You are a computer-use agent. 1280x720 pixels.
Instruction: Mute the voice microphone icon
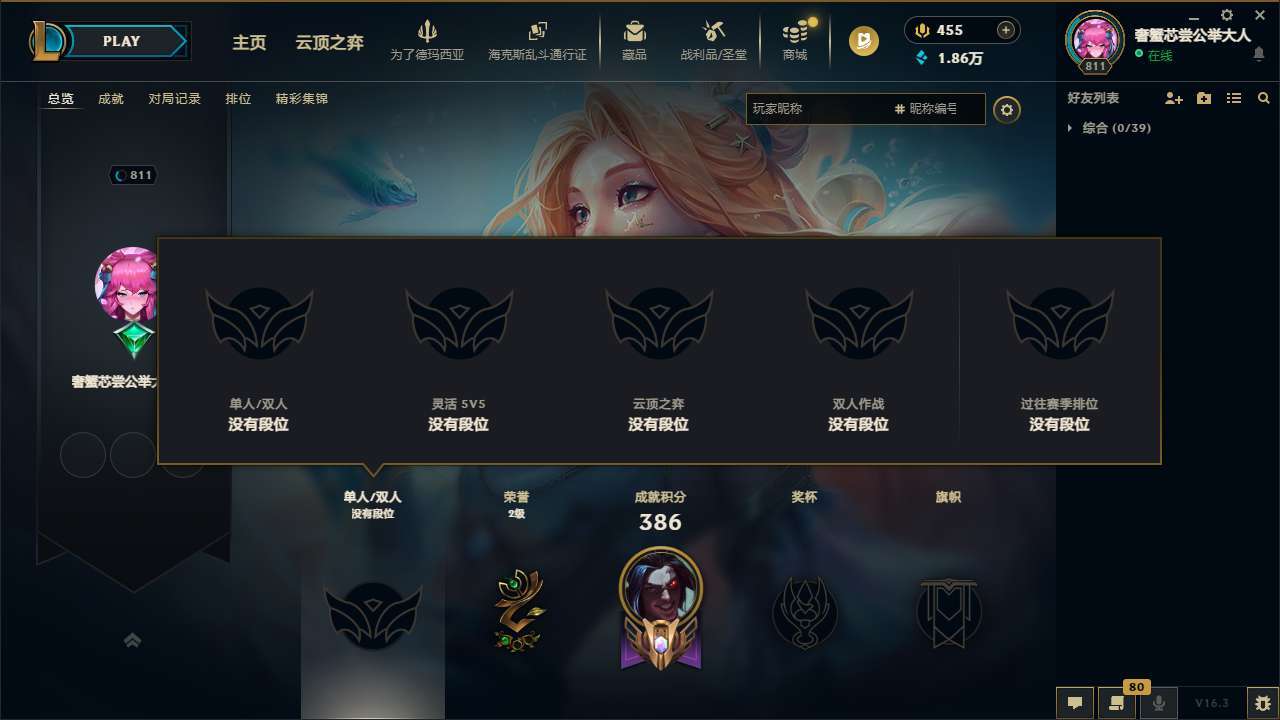(x=1159, y=703)
